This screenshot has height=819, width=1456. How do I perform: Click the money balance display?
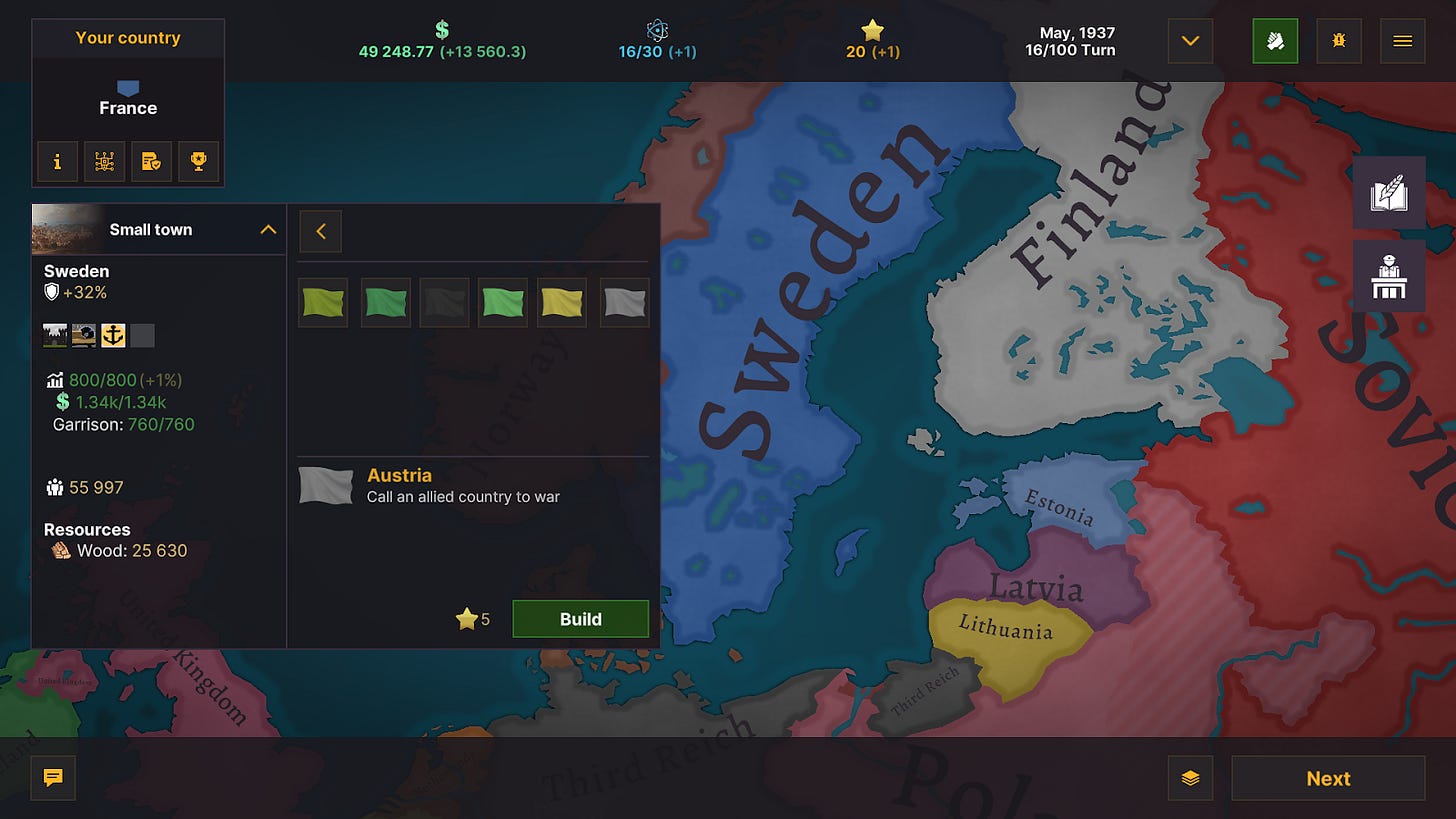pos(441,42)
